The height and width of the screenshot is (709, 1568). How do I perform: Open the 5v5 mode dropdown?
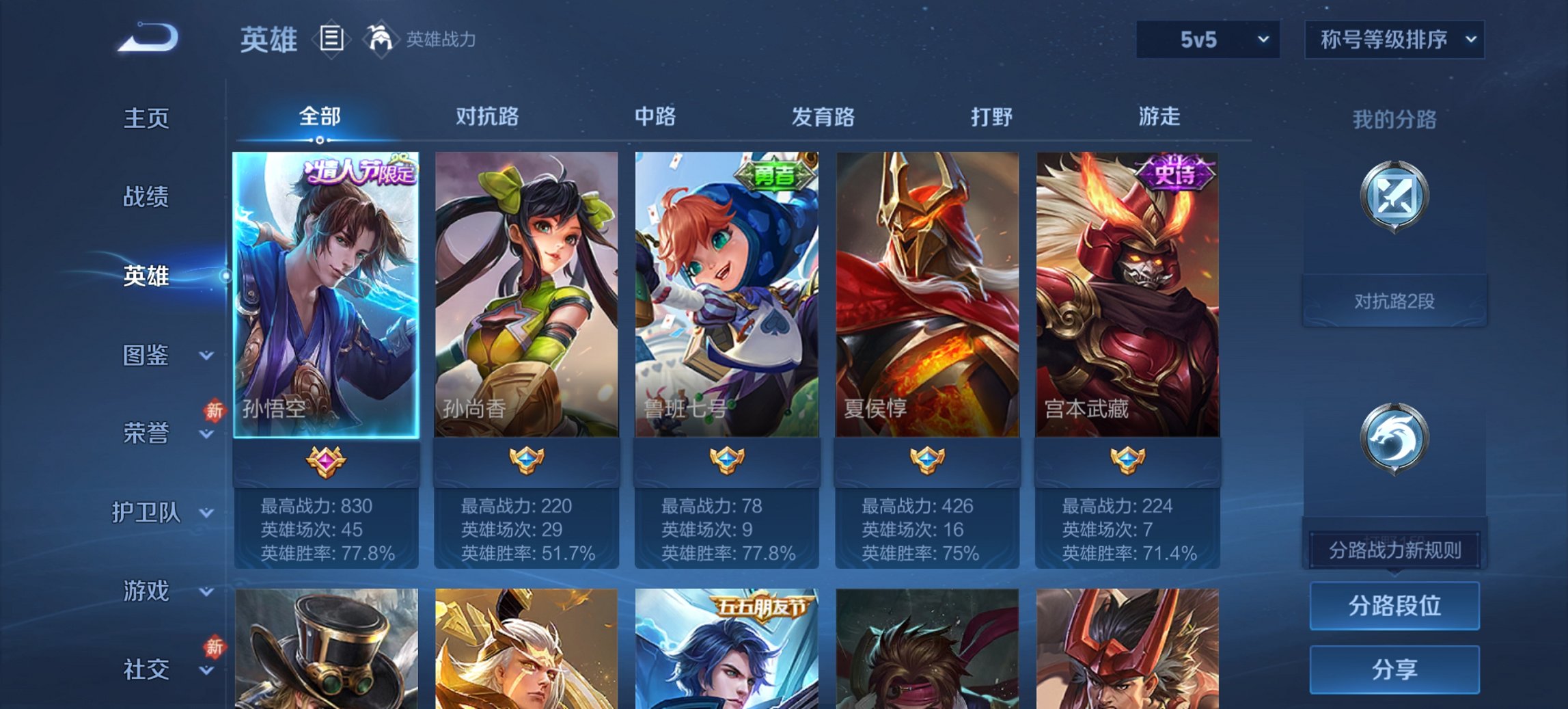1207,40
